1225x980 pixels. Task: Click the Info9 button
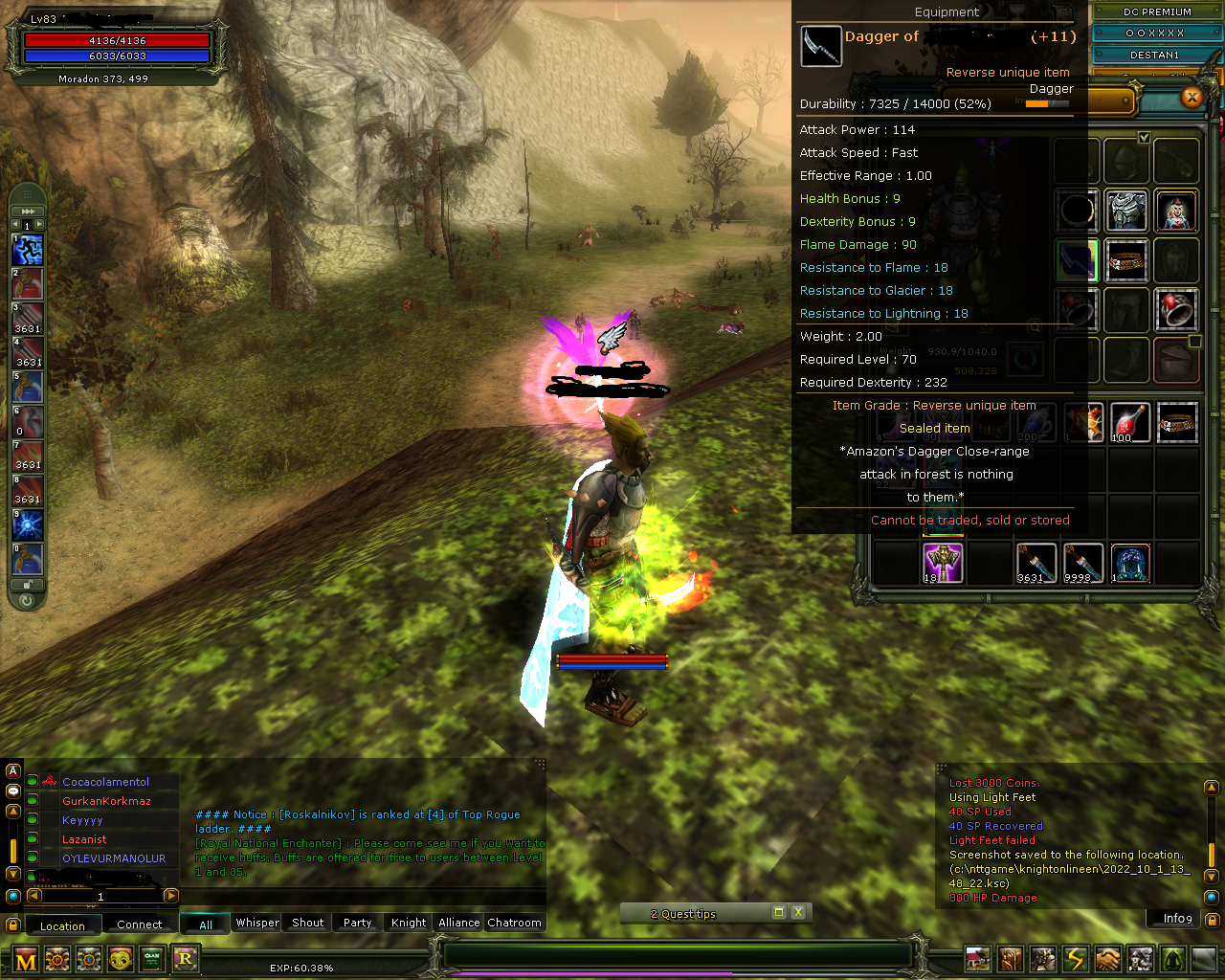point(1175,918)
